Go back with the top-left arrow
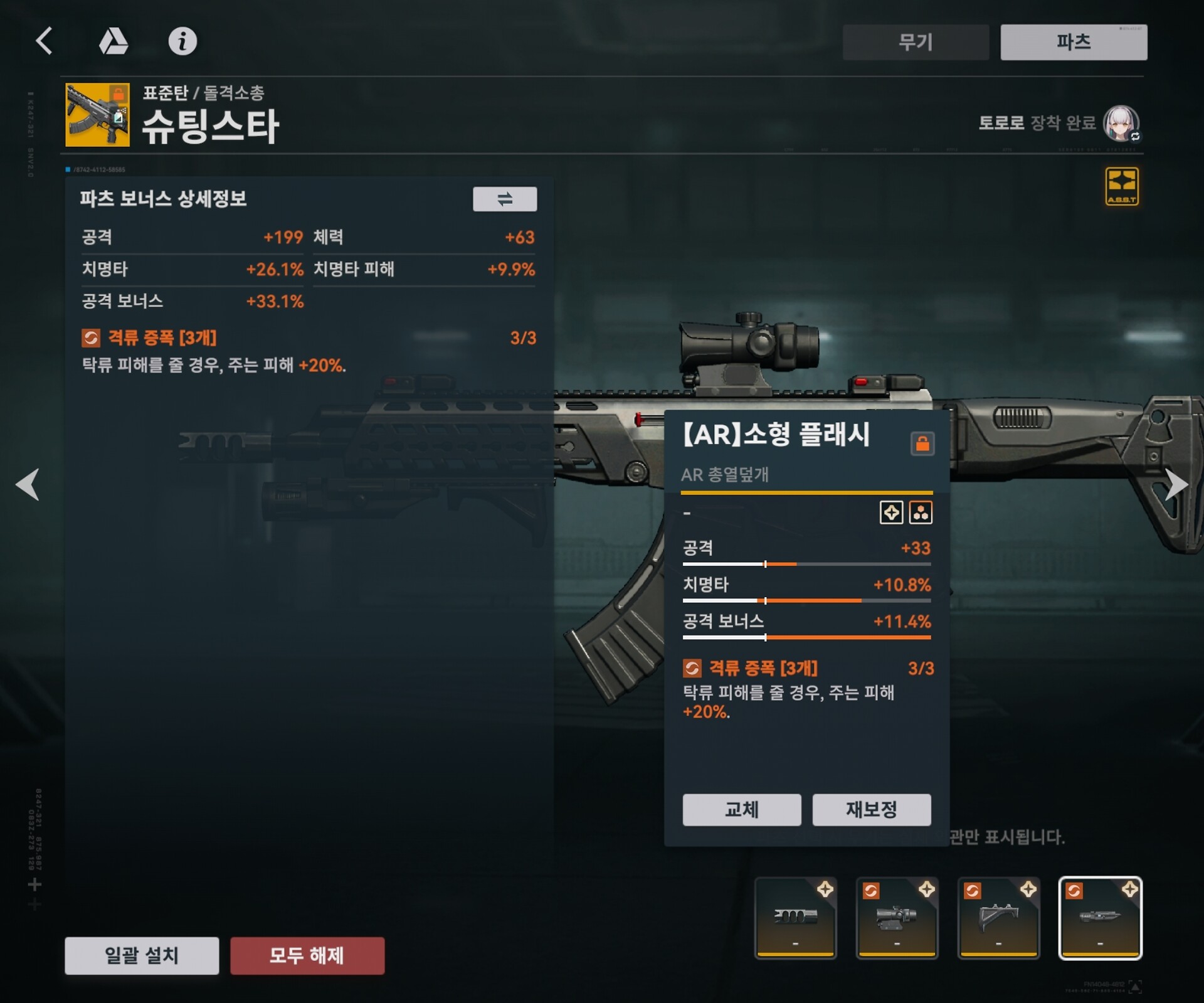 44,41
